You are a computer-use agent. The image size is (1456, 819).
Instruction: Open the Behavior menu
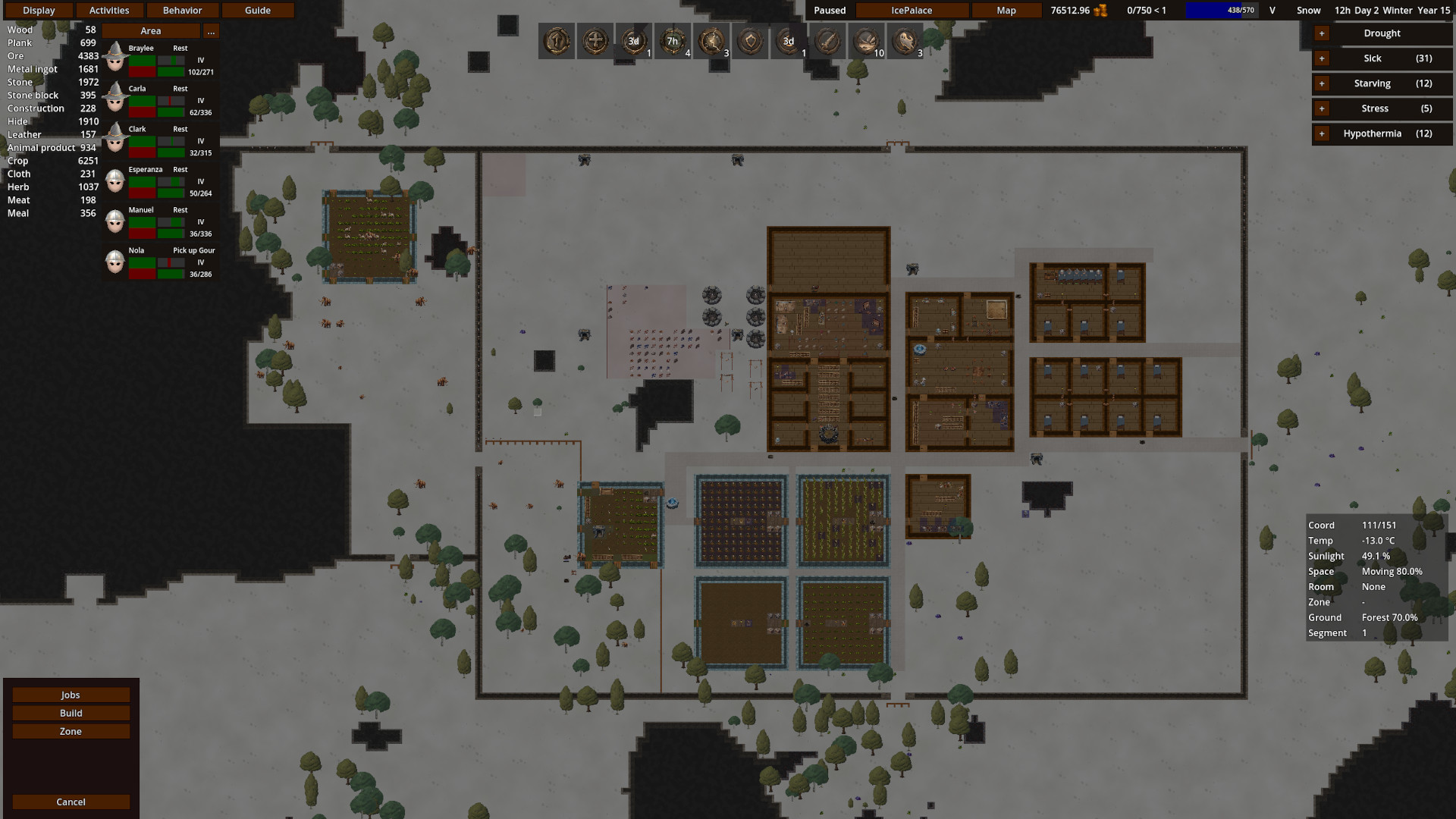(x=182, y=10)
